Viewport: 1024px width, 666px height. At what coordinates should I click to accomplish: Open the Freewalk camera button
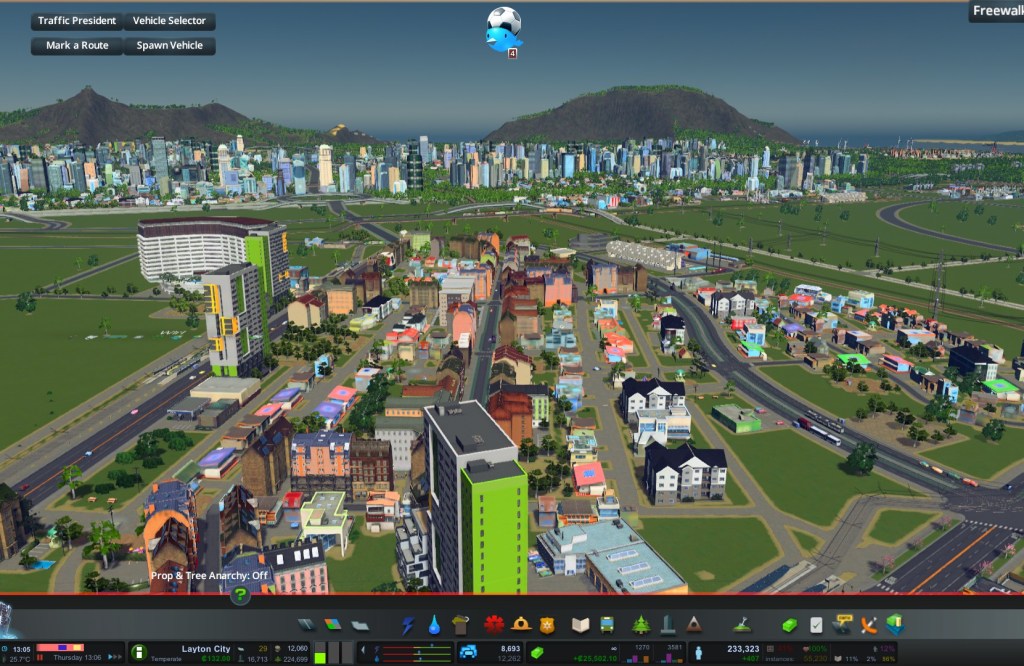(x=996, y=11)
